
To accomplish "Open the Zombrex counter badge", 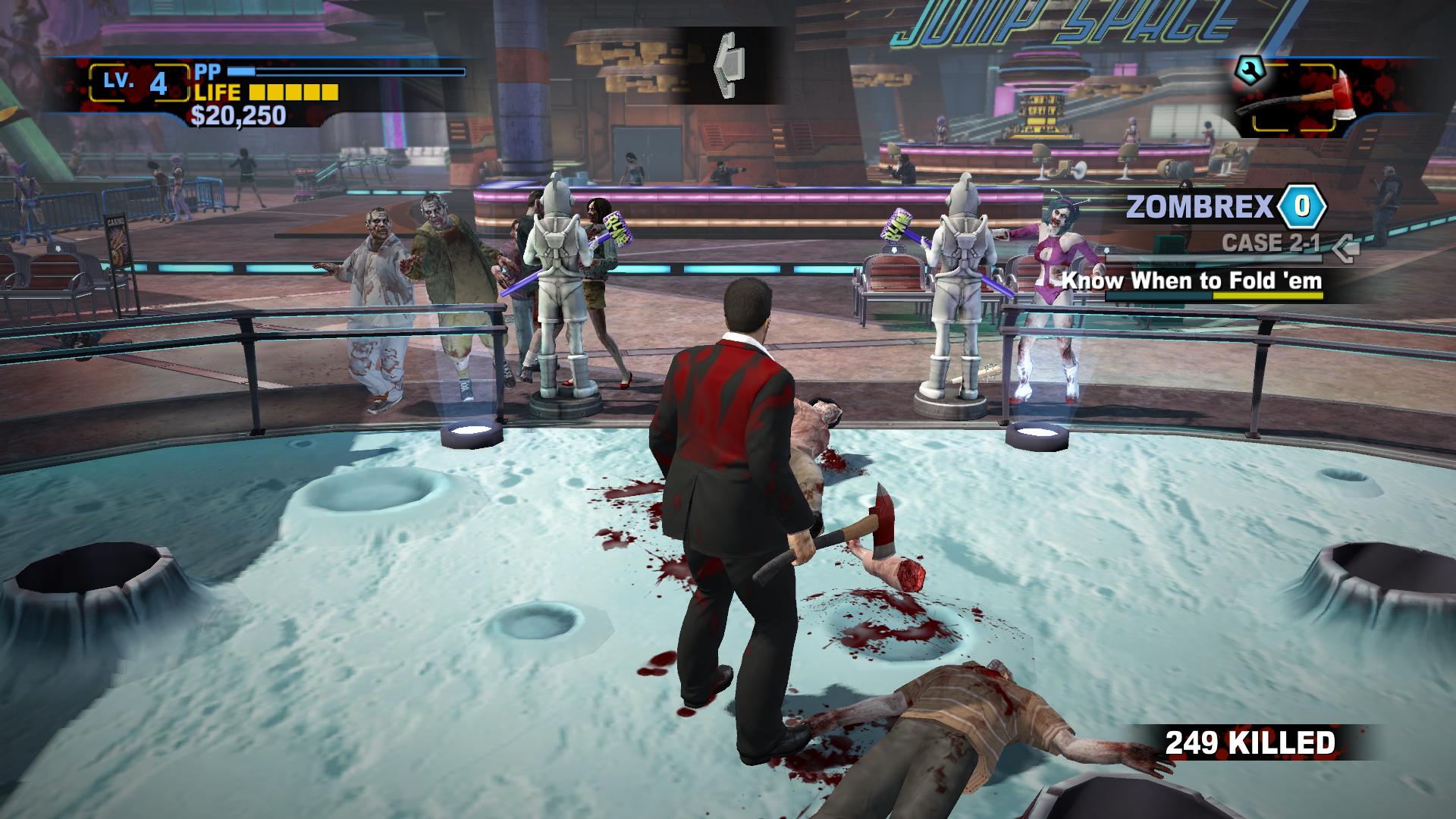I will 1302,206.
